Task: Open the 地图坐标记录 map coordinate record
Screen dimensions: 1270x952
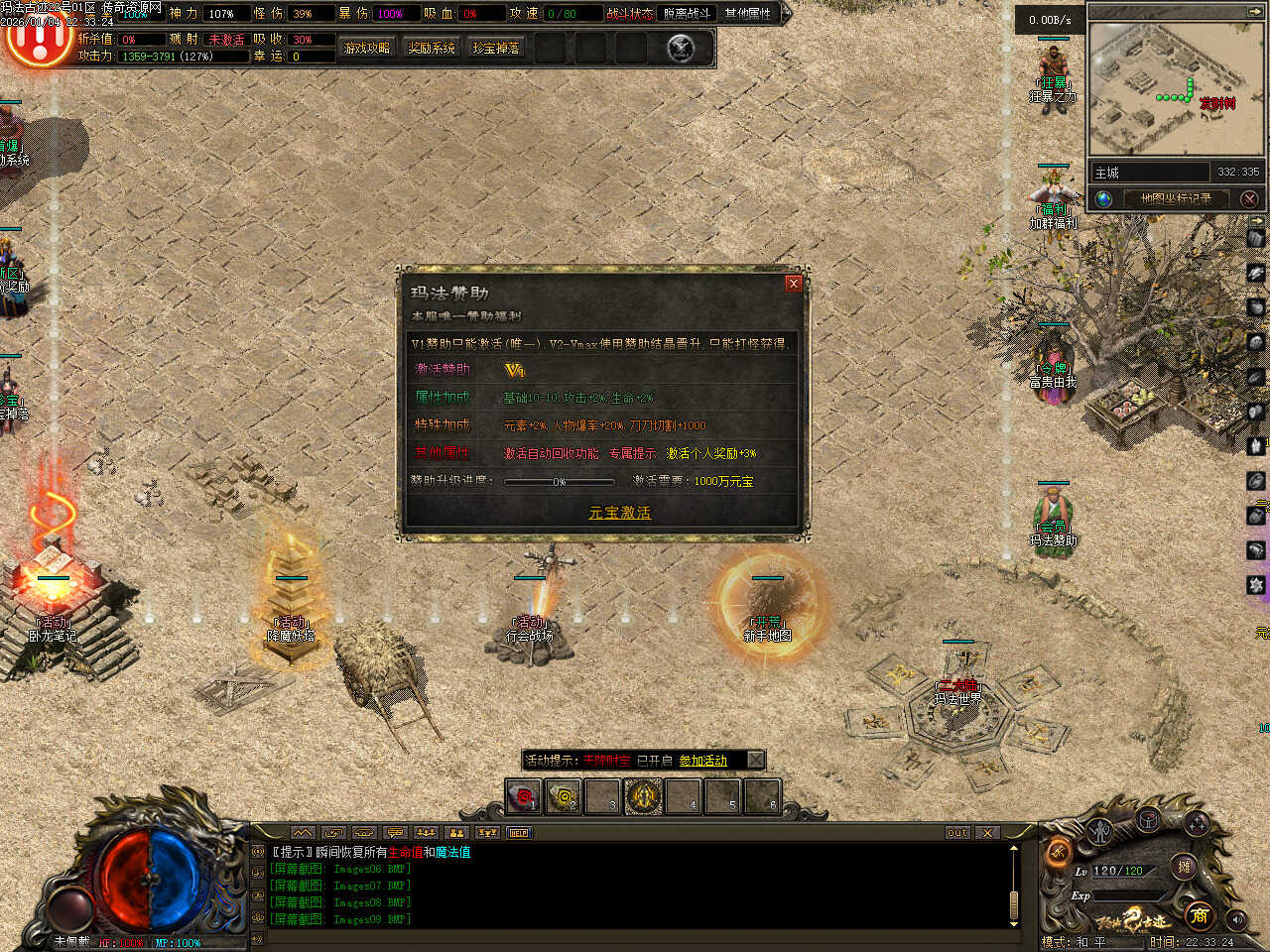Action: [1176, 198]
